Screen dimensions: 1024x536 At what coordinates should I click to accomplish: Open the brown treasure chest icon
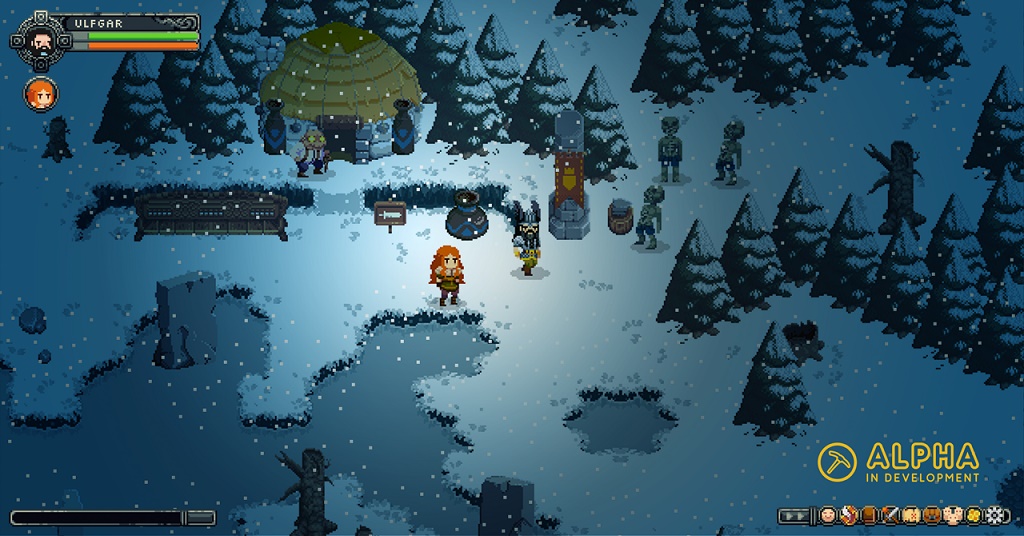pos(933,516)
